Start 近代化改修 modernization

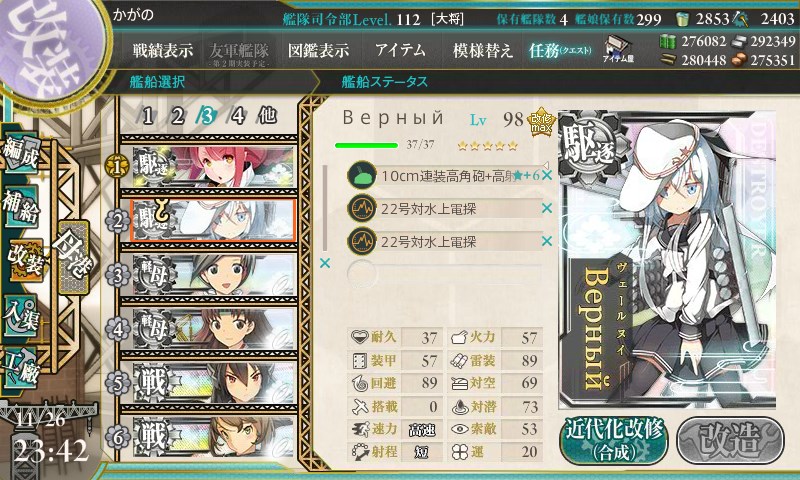tap(612, 437)
